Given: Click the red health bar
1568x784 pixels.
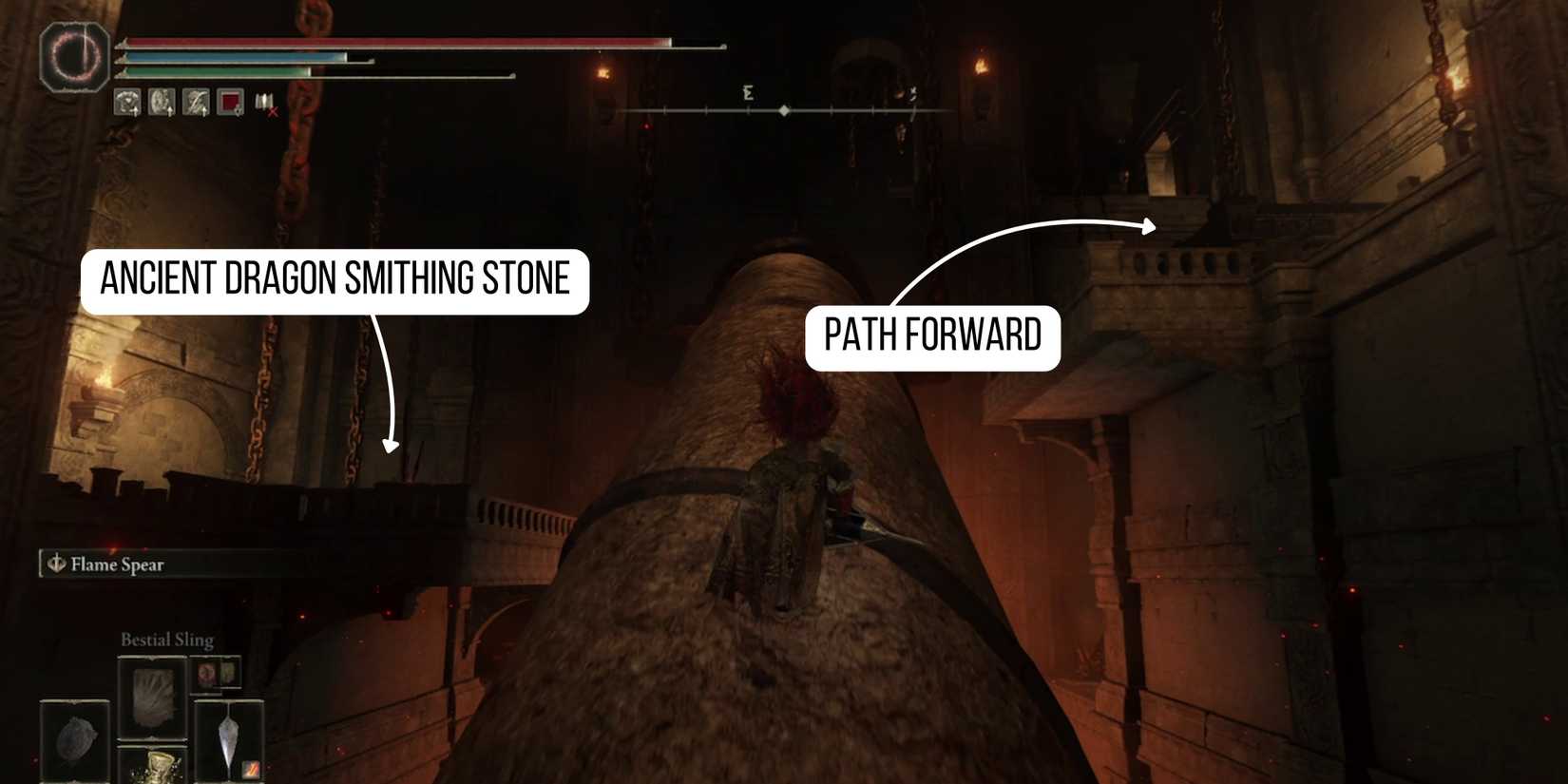Looking at the screenshot, I should click(x=399, y=43).
